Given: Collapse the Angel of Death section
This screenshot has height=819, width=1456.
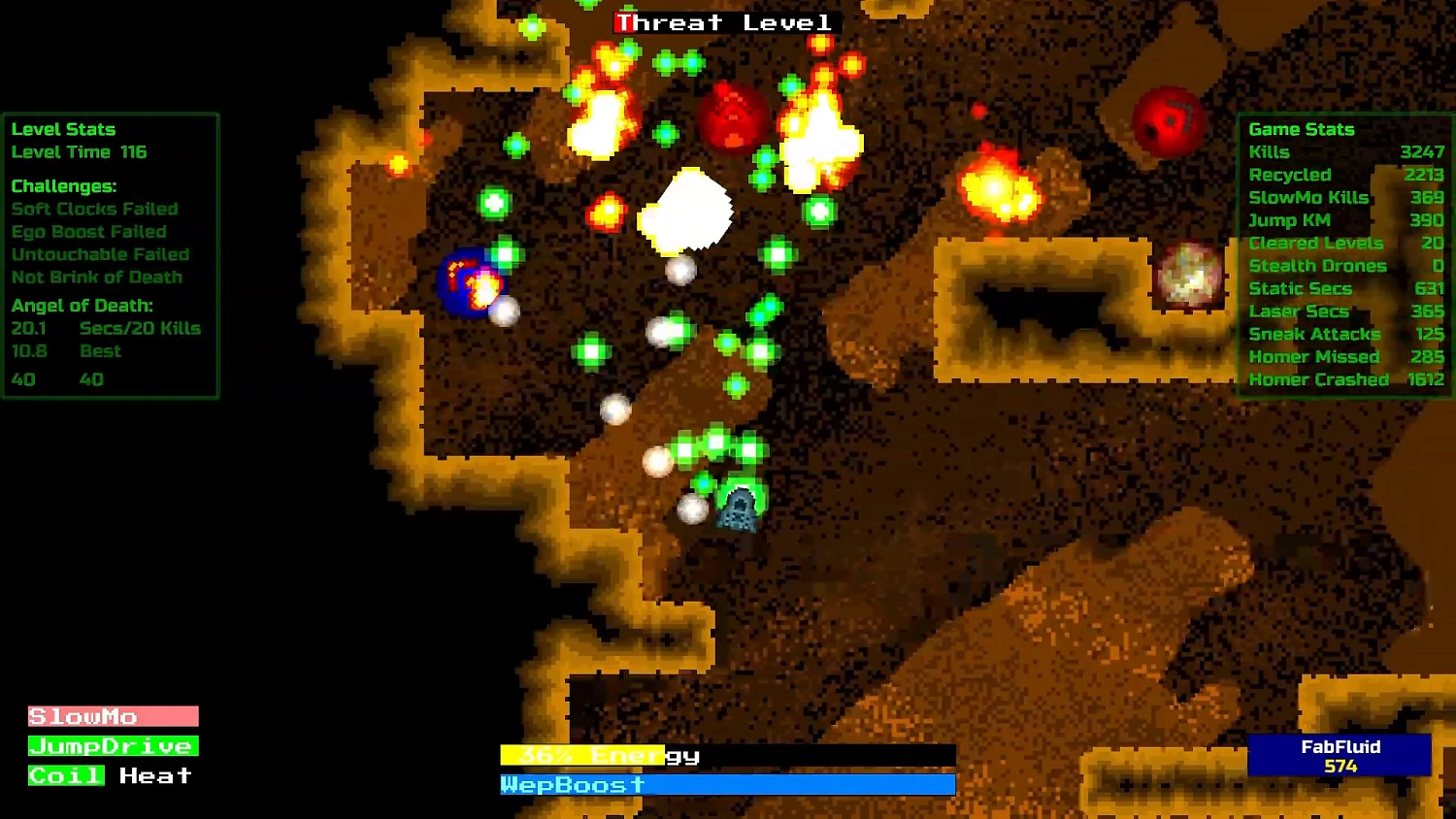Looking at the screenshot, I should tap(83, 305).
